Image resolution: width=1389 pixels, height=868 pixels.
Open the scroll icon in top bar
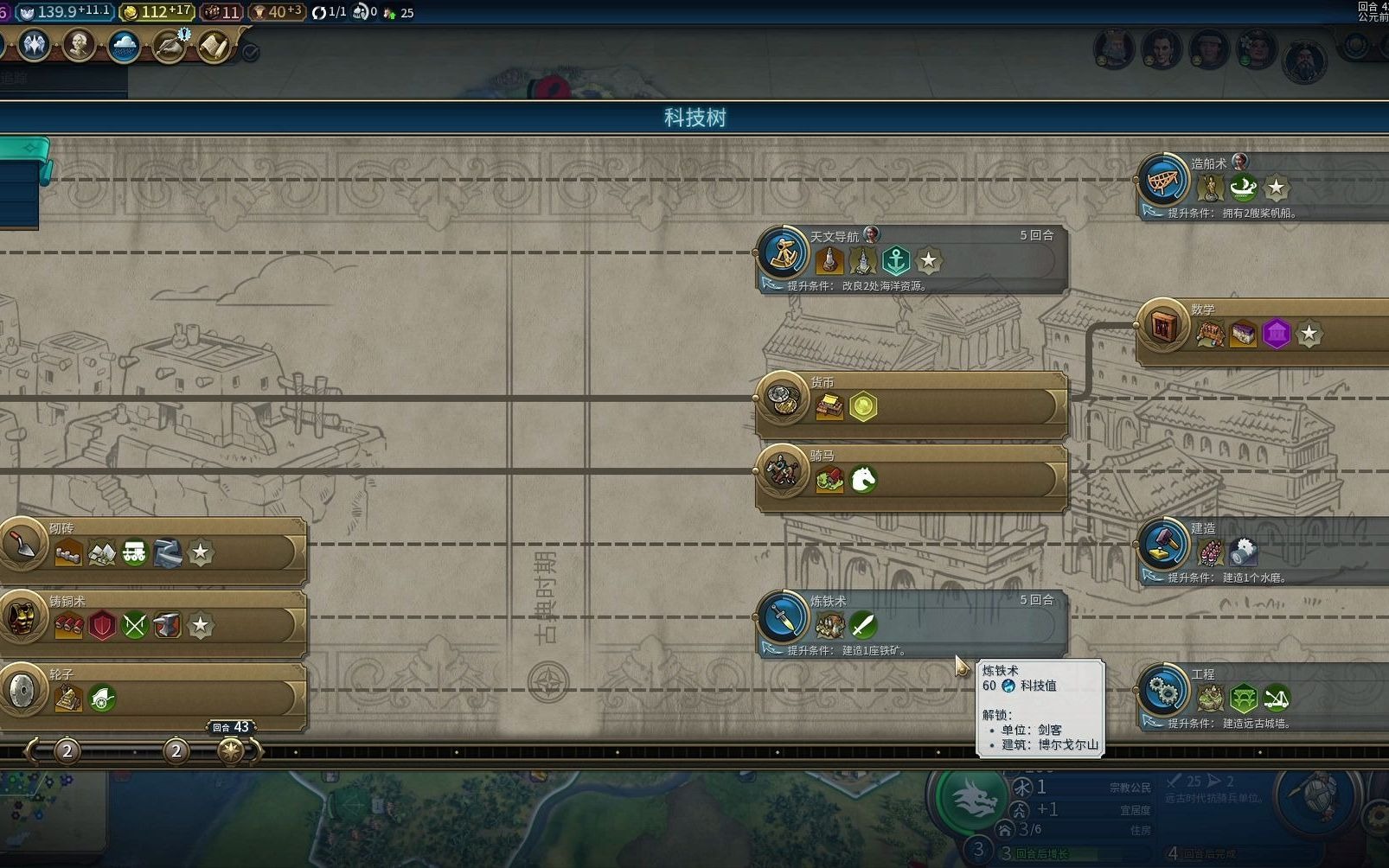pos(214,46)
